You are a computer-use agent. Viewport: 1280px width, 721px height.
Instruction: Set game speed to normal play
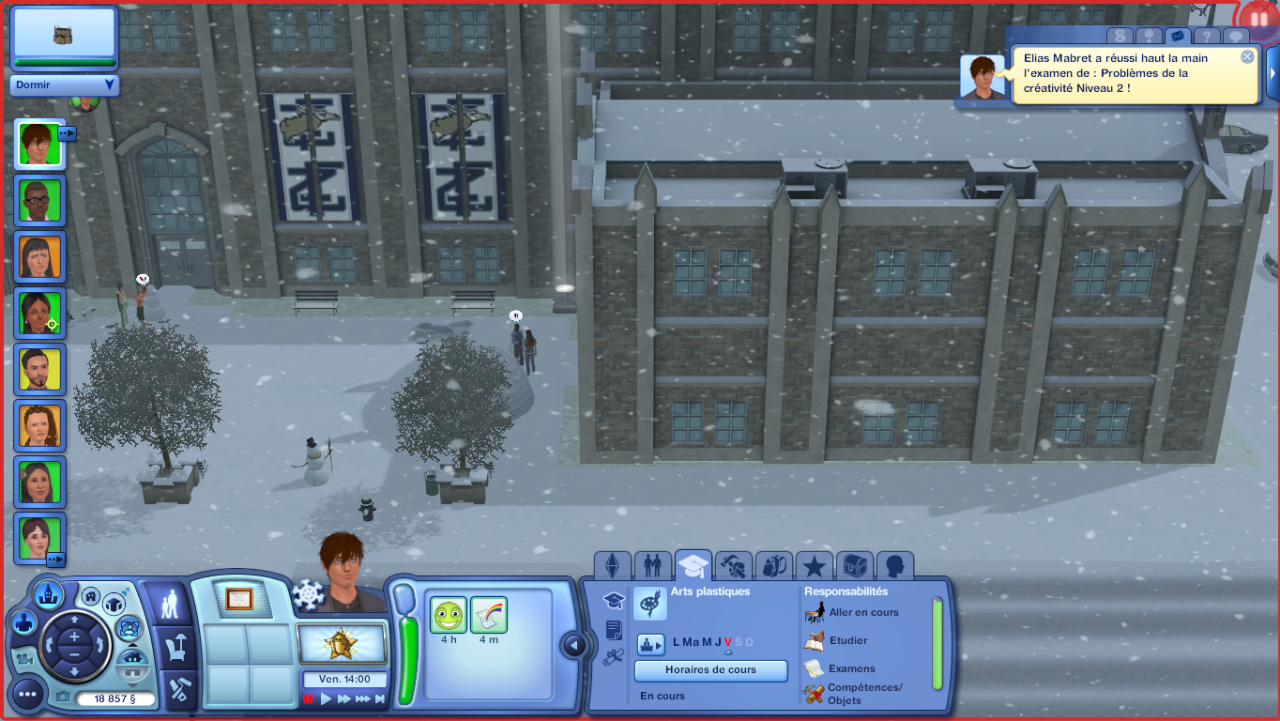326,699
